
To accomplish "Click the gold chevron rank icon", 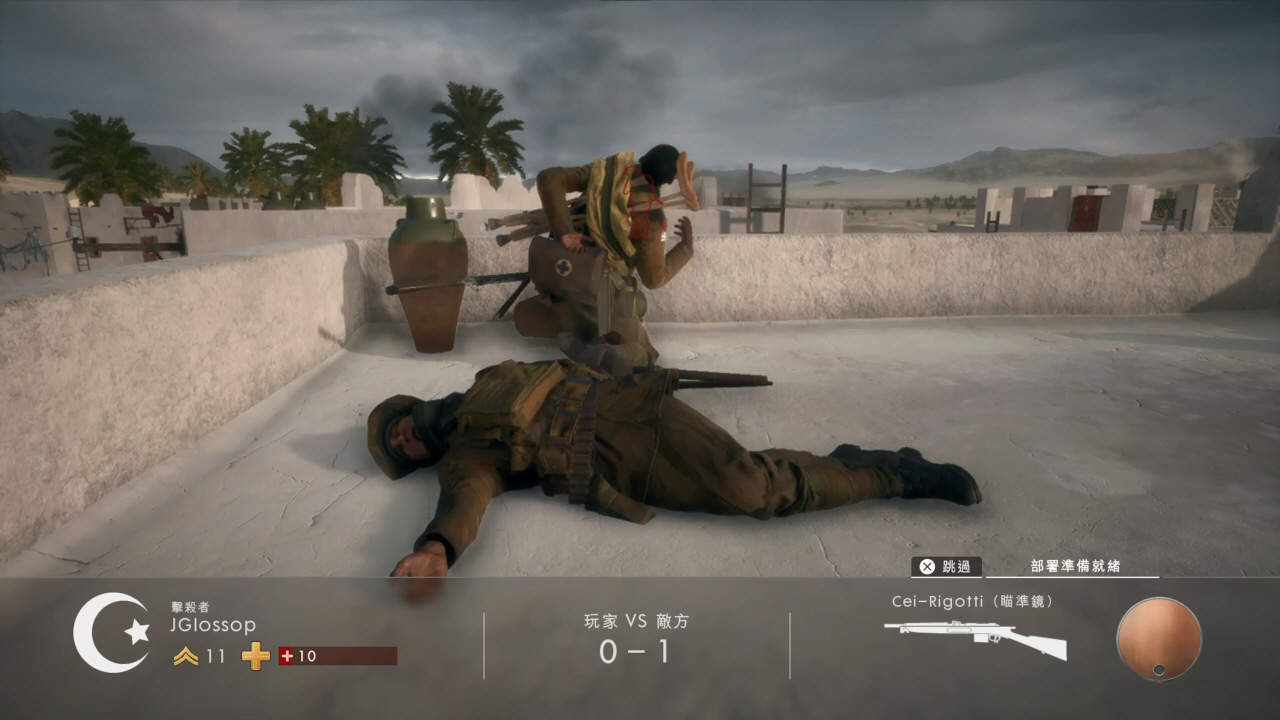I will click(185, 656).
